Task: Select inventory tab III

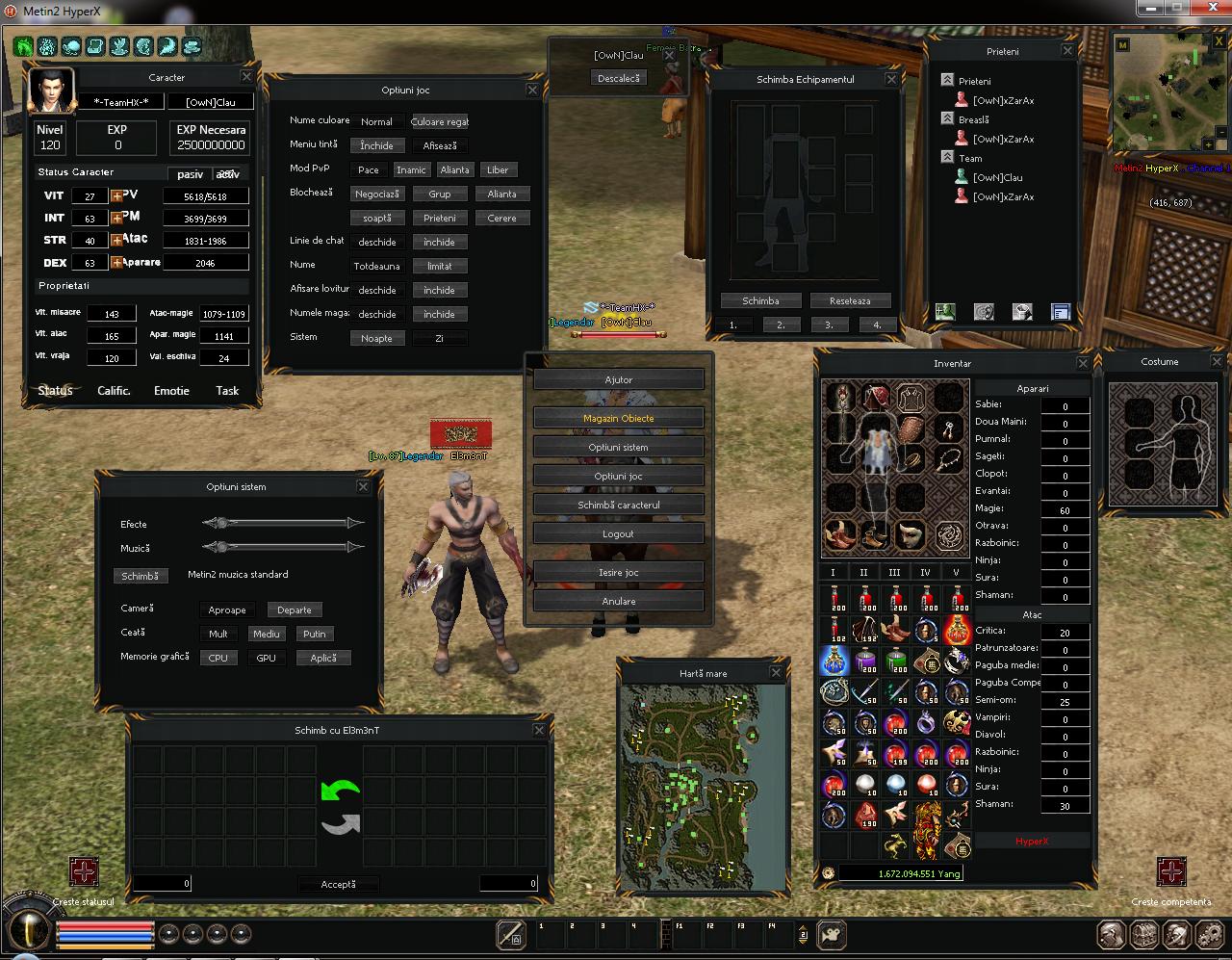Action: (x=894, y=571)
